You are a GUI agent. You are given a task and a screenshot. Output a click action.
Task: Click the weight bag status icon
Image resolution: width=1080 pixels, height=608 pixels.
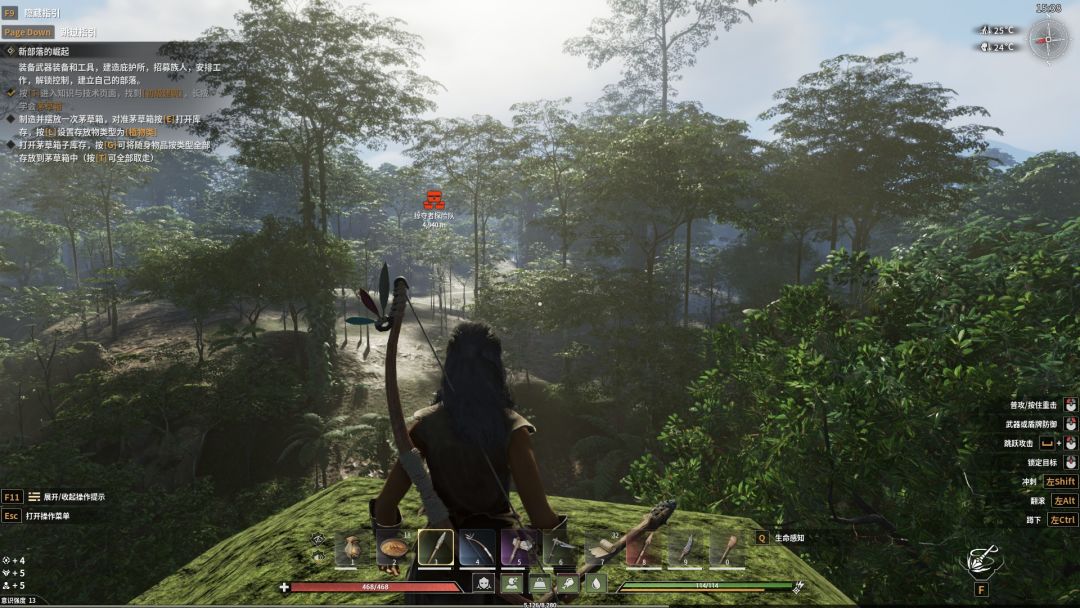point(540,584)
